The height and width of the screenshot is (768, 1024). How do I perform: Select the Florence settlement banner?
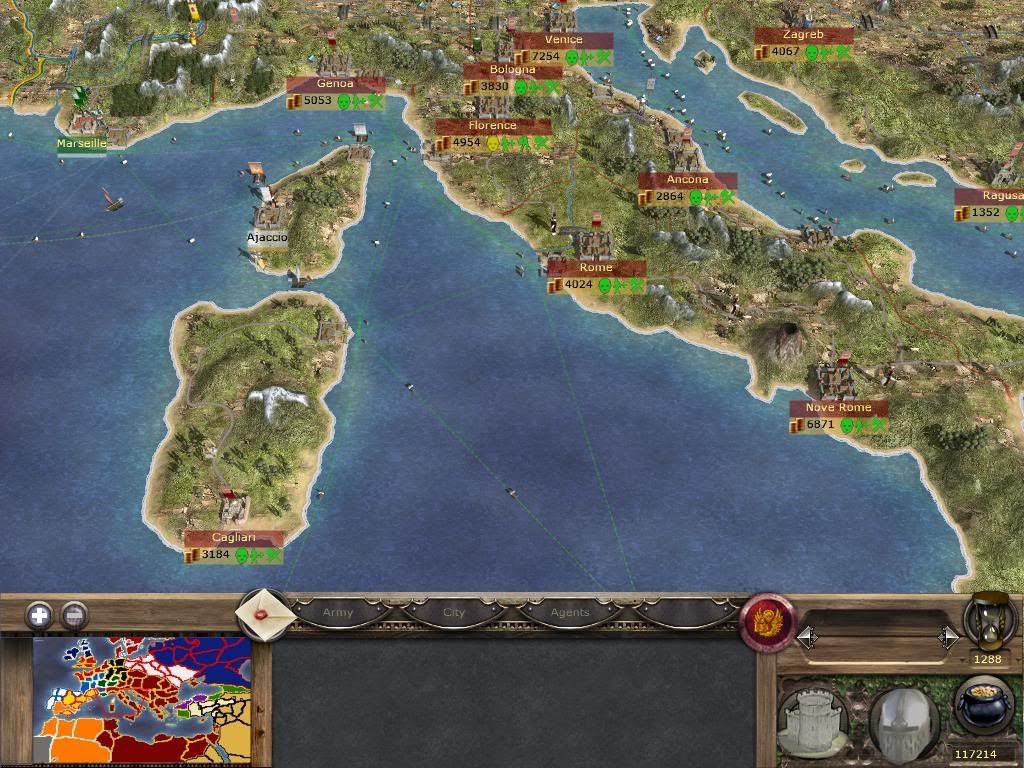493,126
